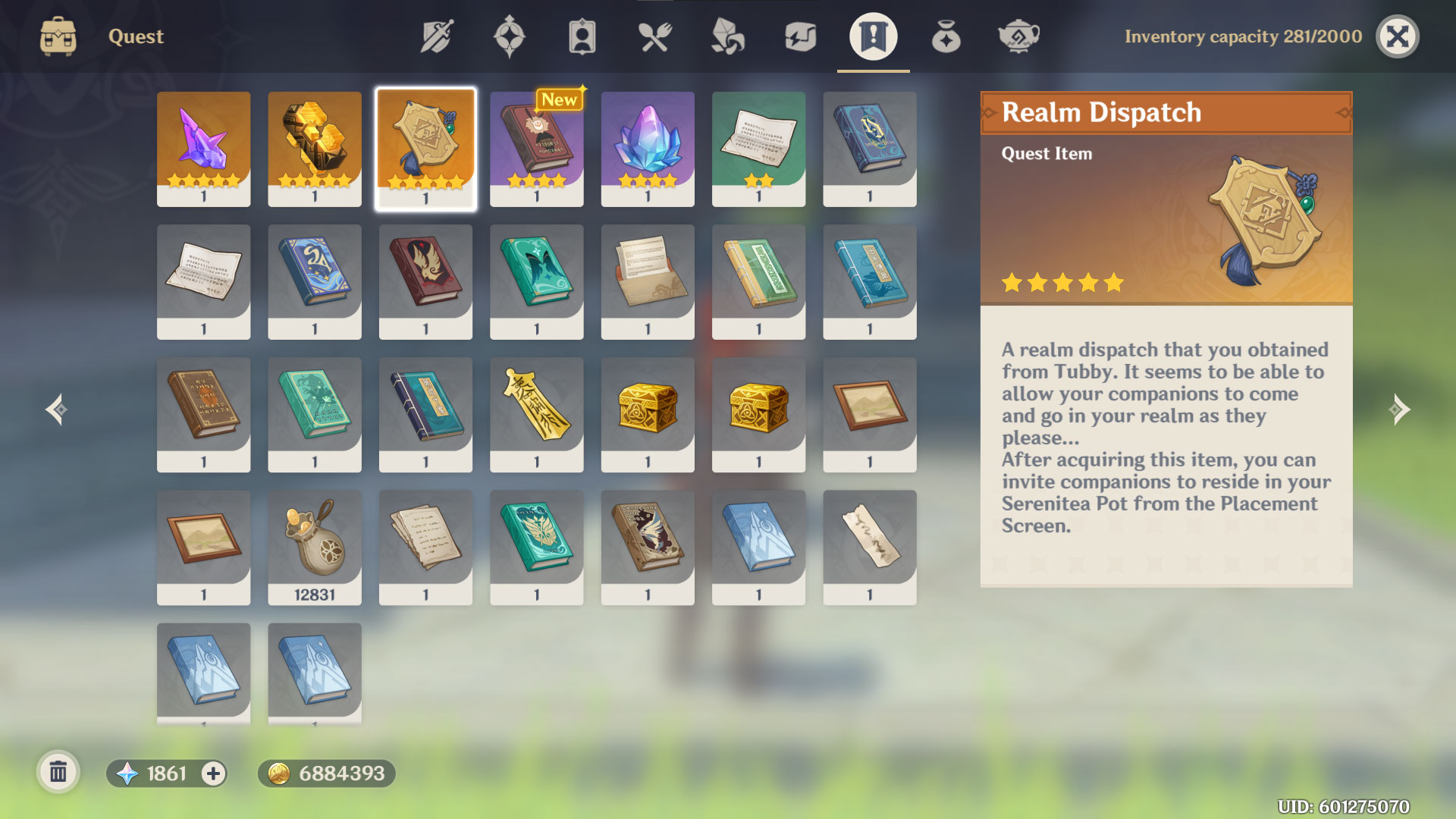The width and height of the screenshot is (1456, 819).
Task: Open the Furnishings teapot tab
Action: click(1018, 36)
